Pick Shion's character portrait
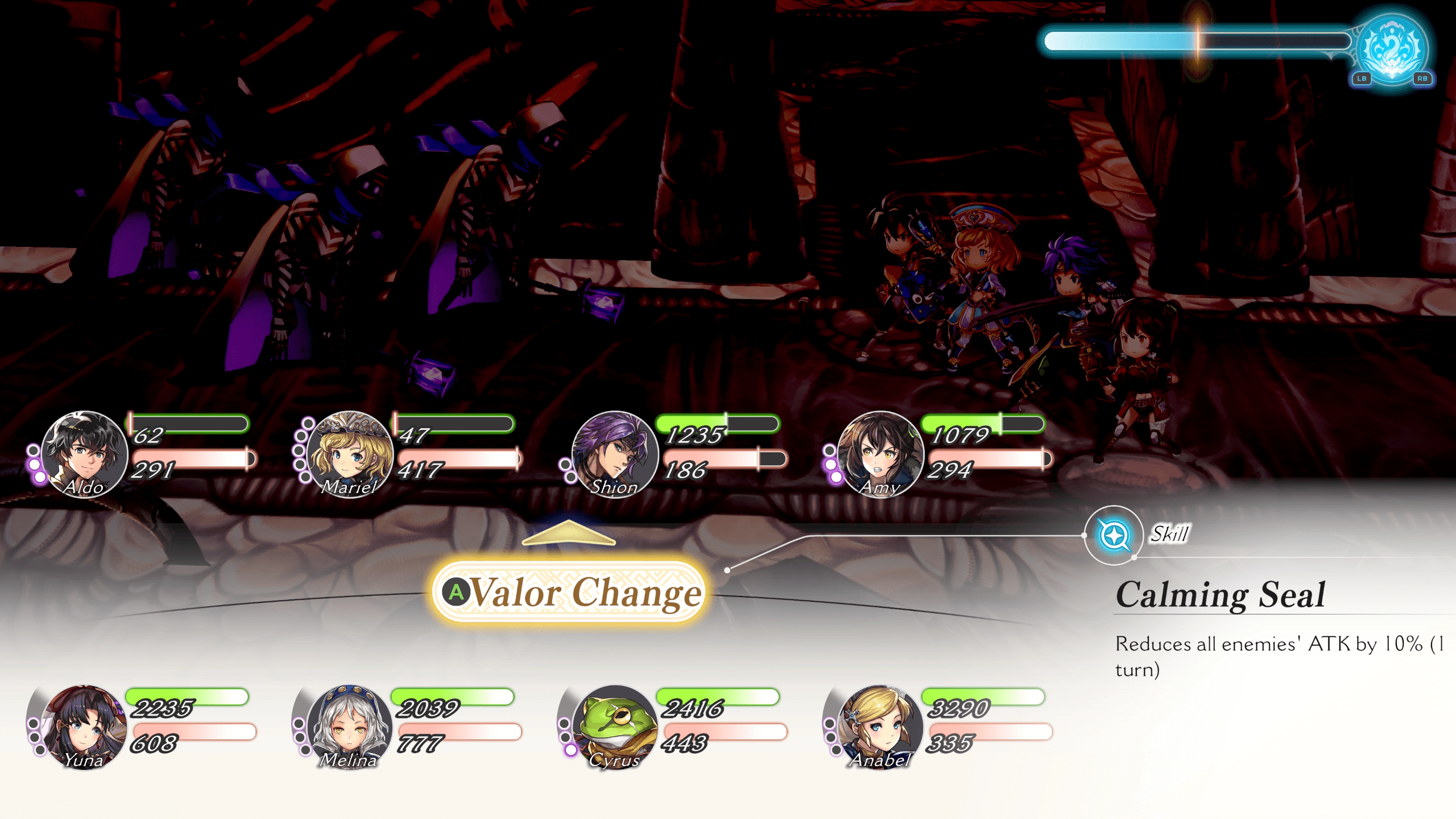Viewport: 1456px width, 819px height. [615, 454]
